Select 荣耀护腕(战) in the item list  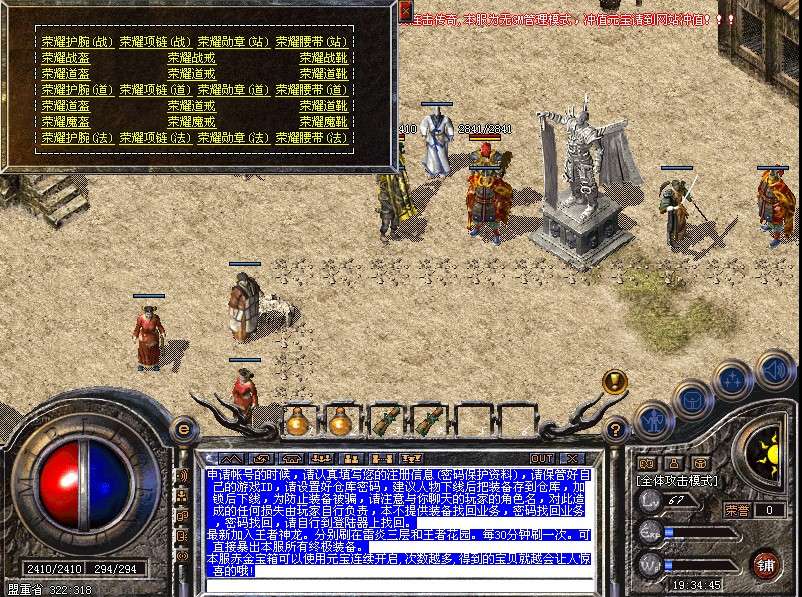[x=77, y=42]
